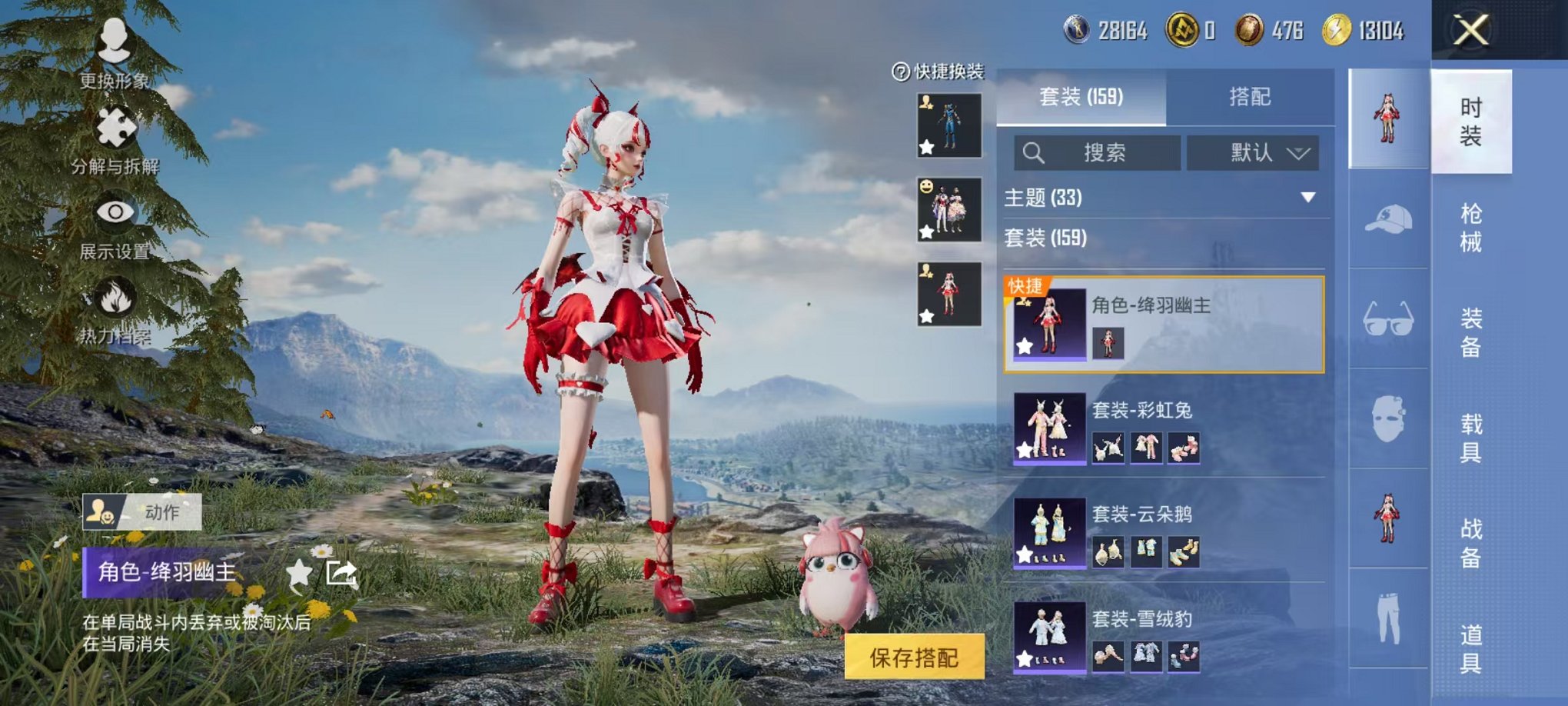
Task: Select the 分解与拆解 dismantle icon
Action: click(114, 123)
